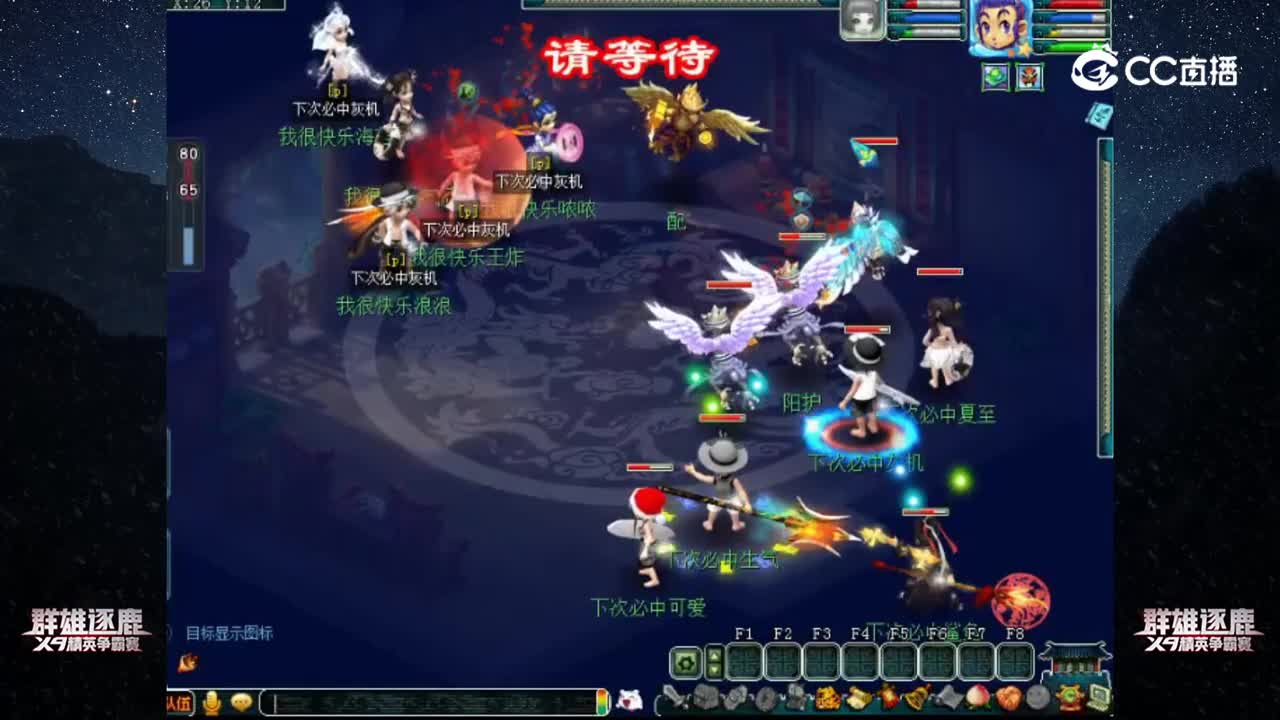Click the pet portrait icon below the character avatar
Screen dimensions: 1280x720
pos(1031,77)
